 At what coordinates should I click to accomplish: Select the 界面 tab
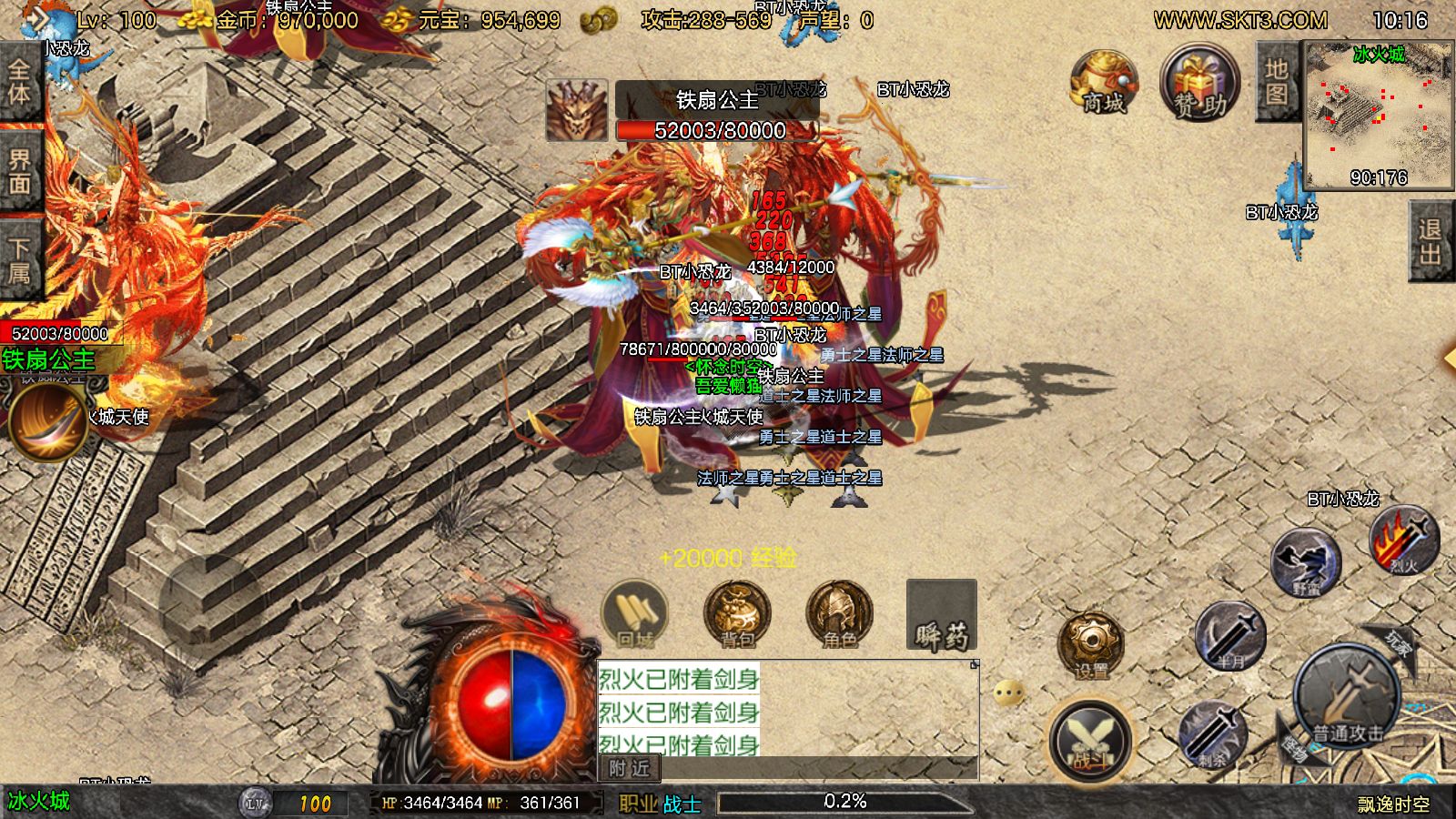[x=19, y=172]
